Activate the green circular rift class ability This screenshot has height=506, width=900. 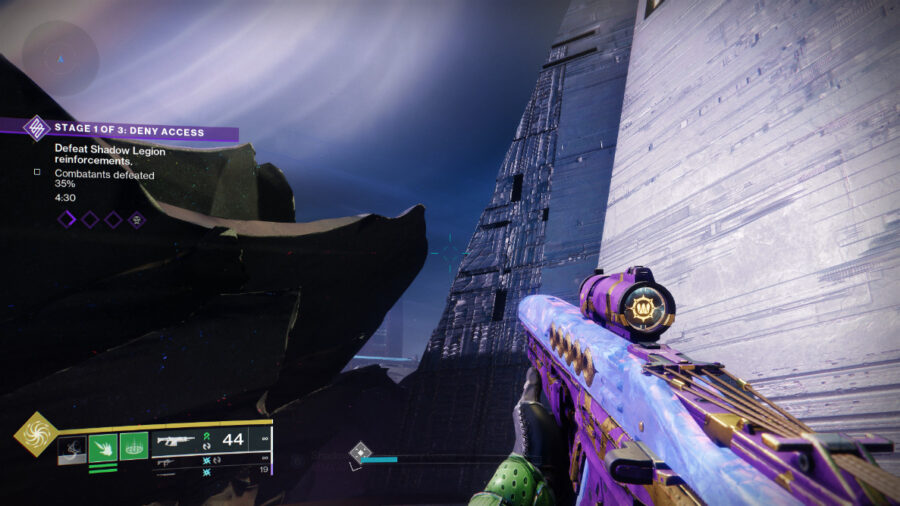(x=134, y=446)
